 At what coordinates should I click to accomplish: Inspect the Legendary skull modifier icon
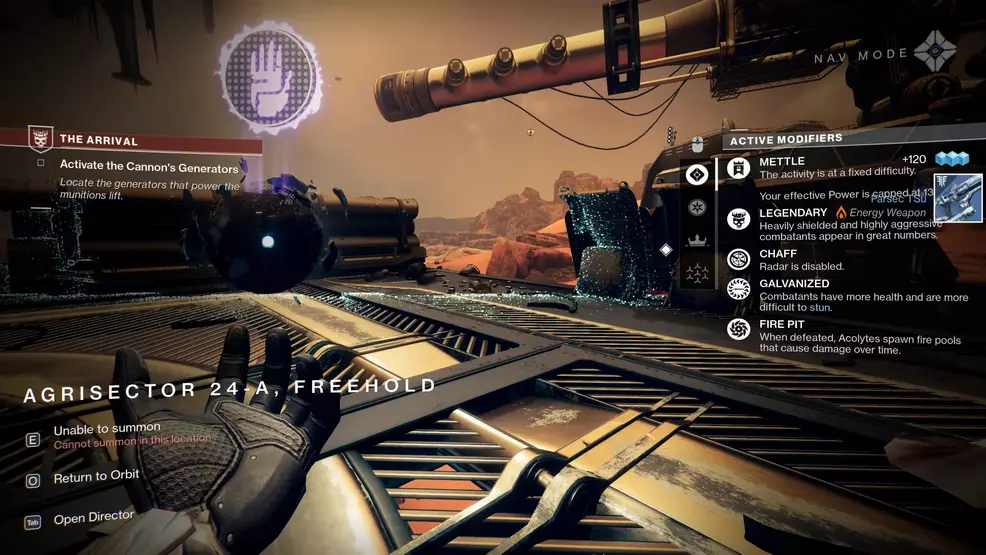[x=739, y=219]
